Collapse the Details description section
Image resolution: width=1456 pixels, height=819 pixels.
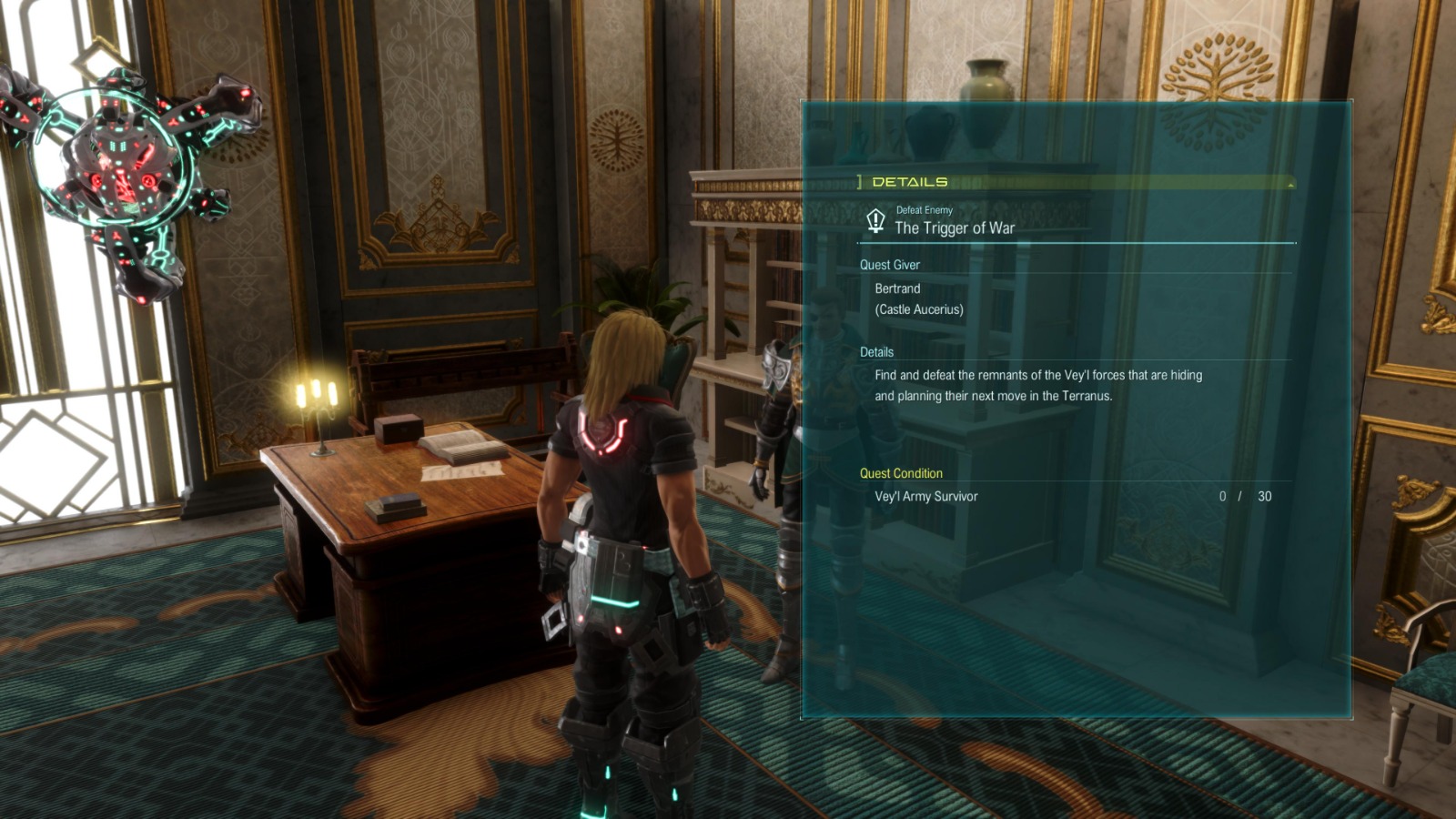click(876, 352)
